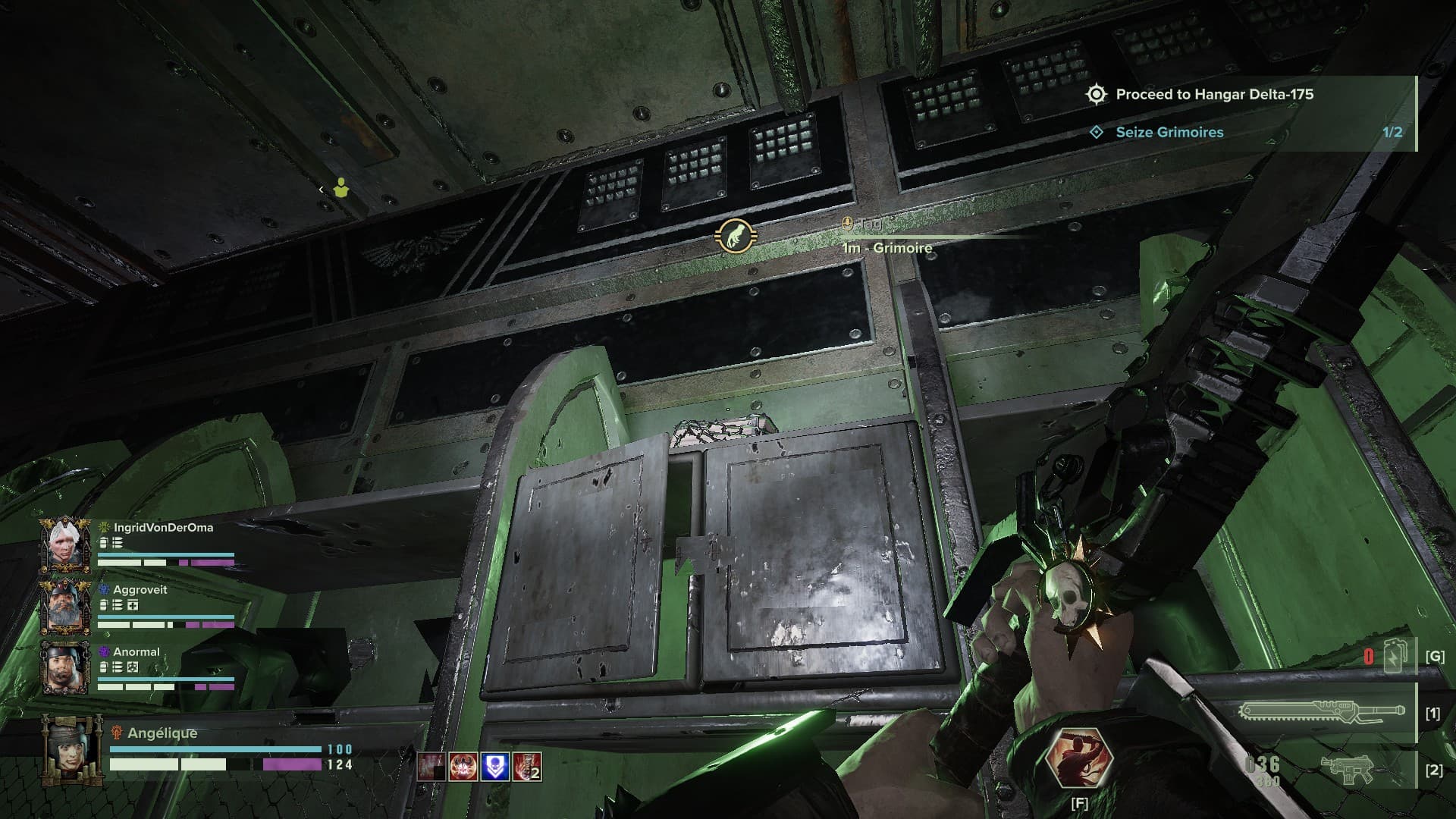Inspect the fiery winged emblem buff icon

463,767
